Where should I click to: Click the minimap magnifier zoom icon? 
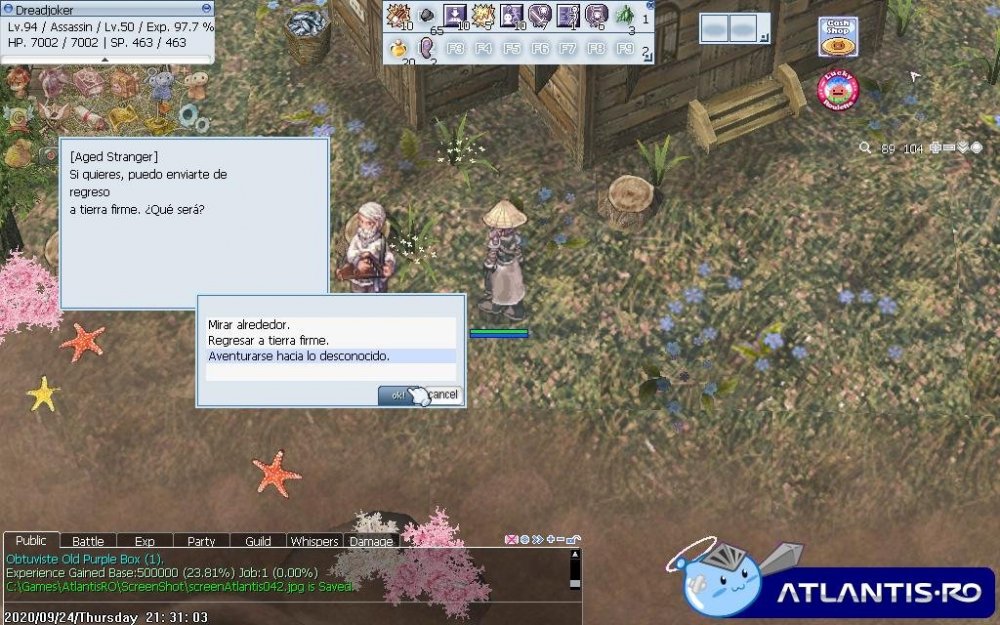[x=865, y=148]
